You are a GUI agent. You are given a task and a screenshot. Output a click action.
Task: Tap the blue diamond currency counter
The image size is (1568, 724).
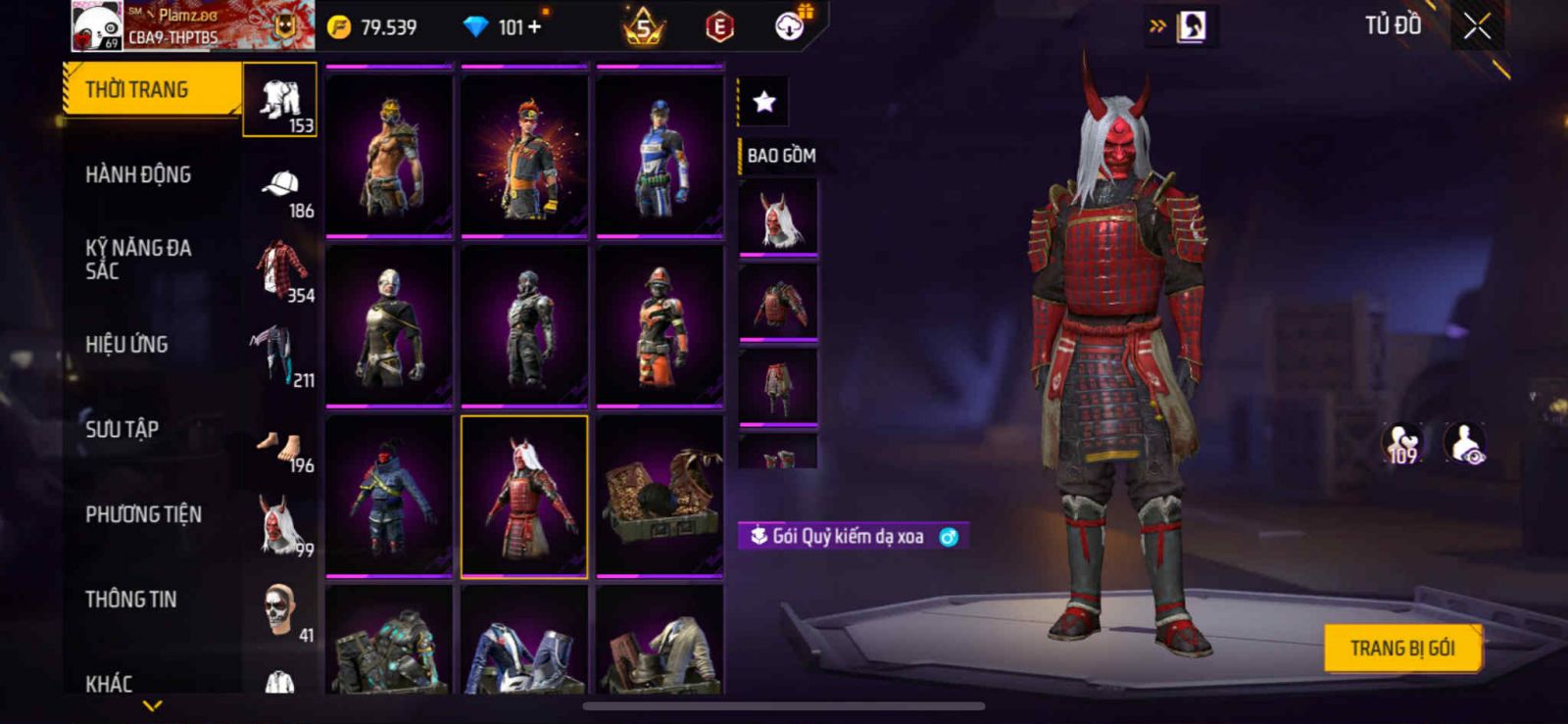504,27
